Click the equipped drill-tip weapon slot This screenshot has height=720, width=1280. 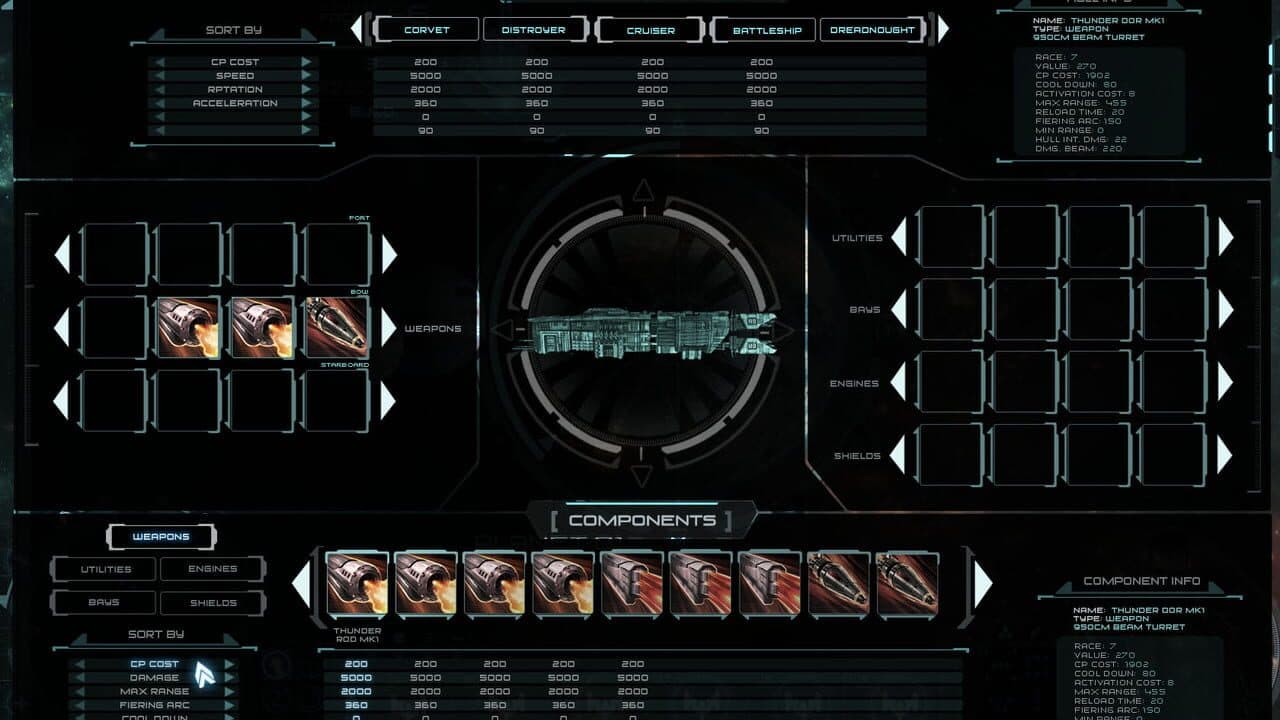click(337, 327)
